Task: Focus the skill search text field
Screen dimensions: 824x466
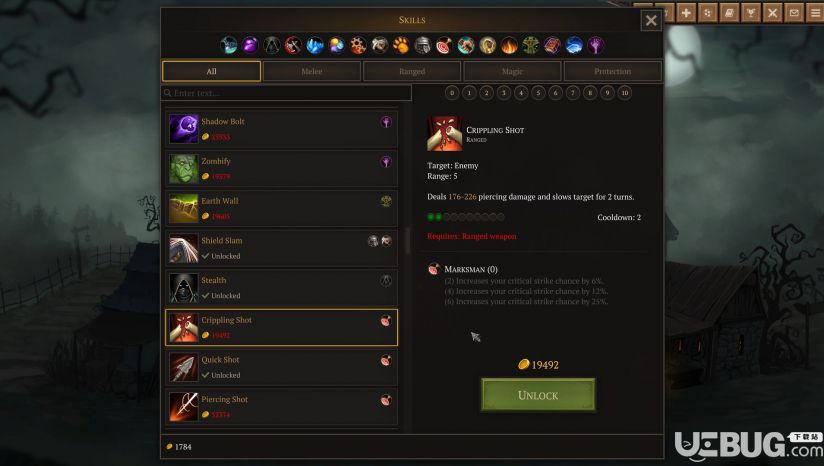Action: coord(288,93)
